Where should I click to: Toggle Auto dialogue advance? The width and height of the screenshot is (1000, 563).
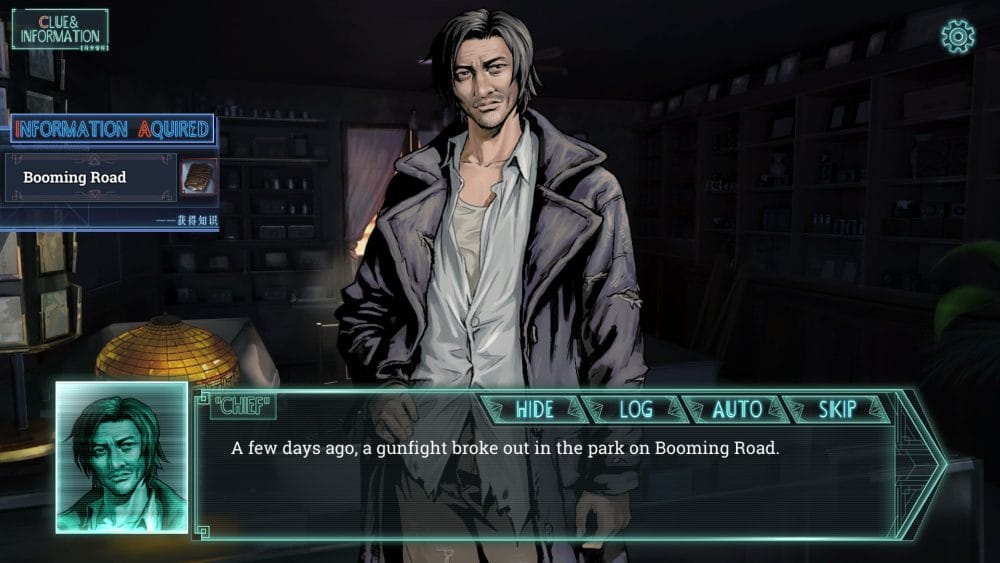(737, 409)
